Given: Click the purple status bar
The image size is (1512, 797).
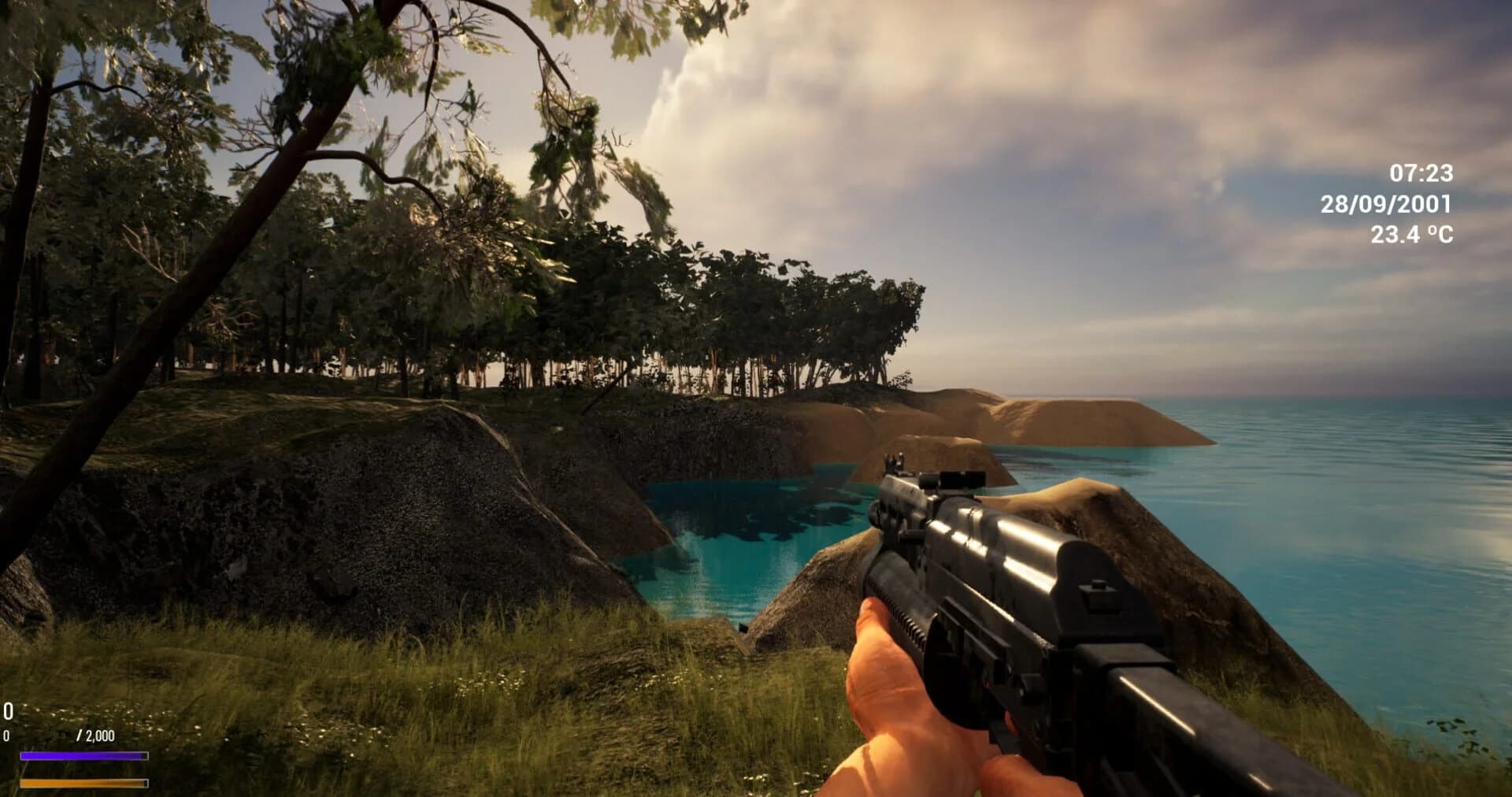Looking at the screenshot, I should pos(83,756).
